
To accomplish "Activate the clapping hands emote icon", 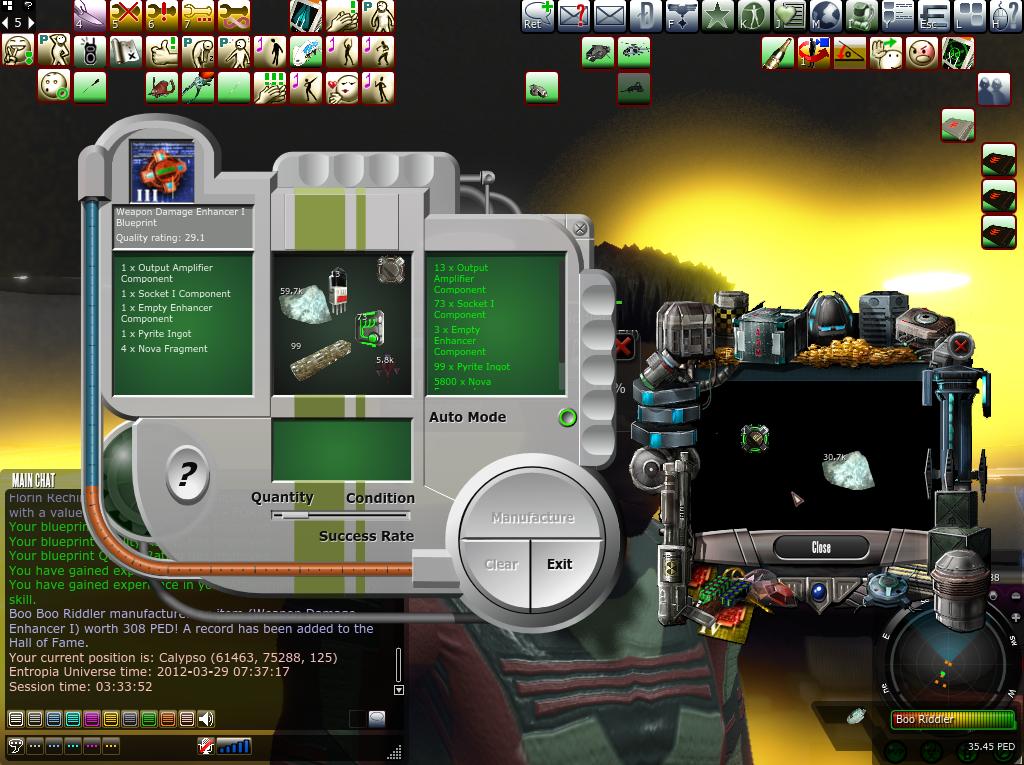I will click(x=269, y=87).
